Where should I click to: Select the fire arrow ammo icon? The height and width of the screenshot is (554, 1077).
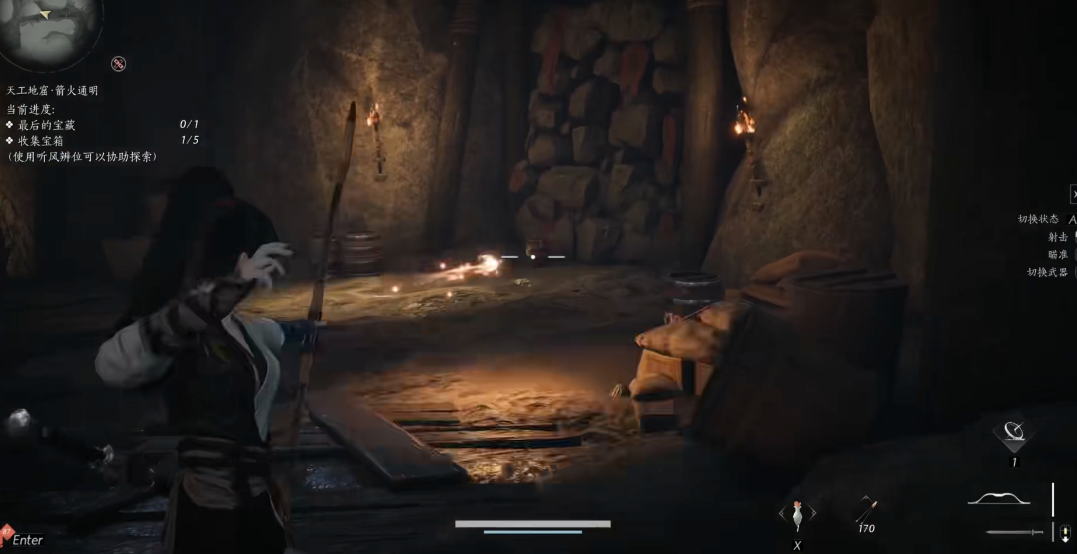coord(865,509)
